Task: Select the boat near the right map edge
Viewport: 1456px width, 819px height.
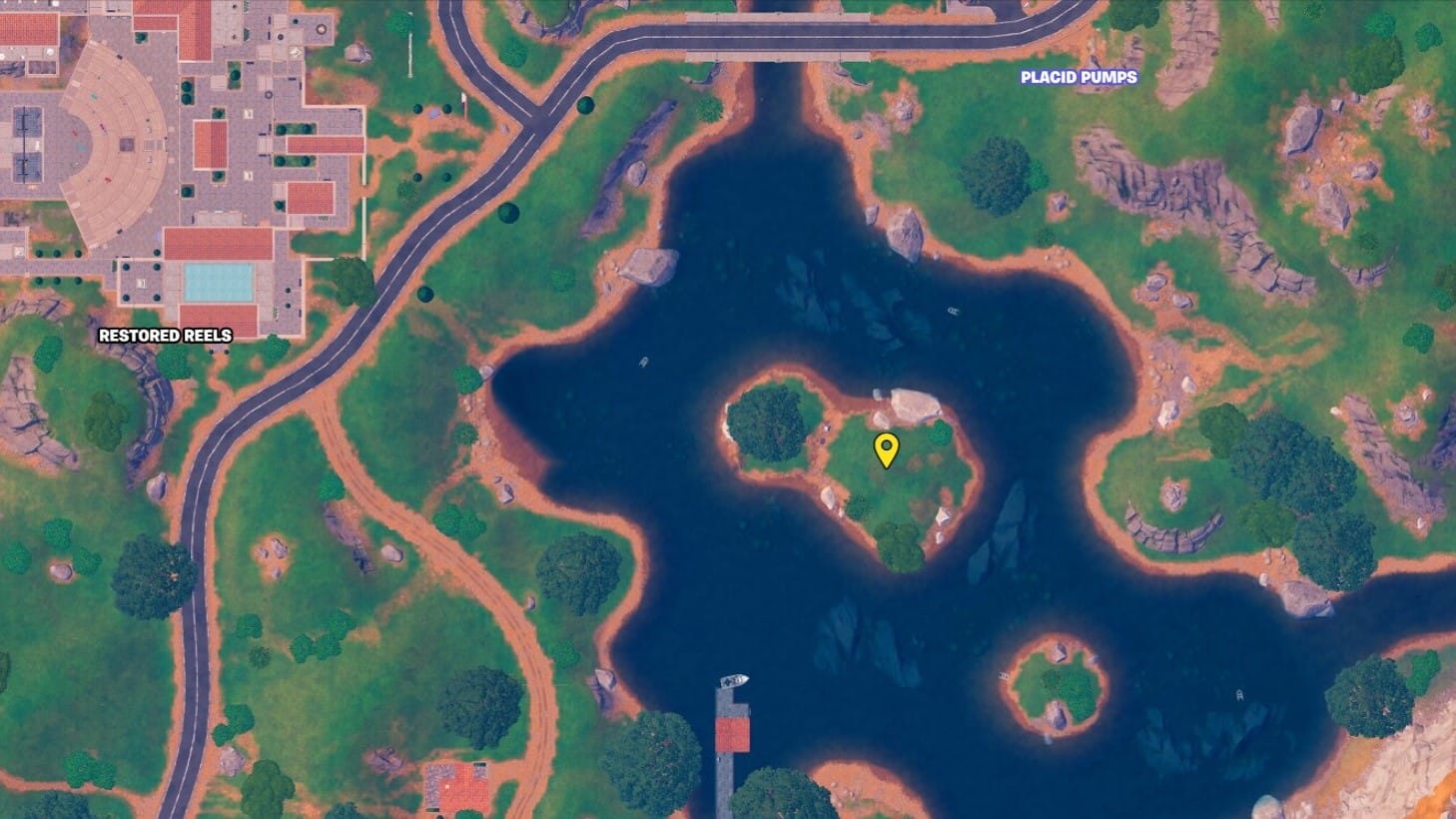Action: 1239,696
